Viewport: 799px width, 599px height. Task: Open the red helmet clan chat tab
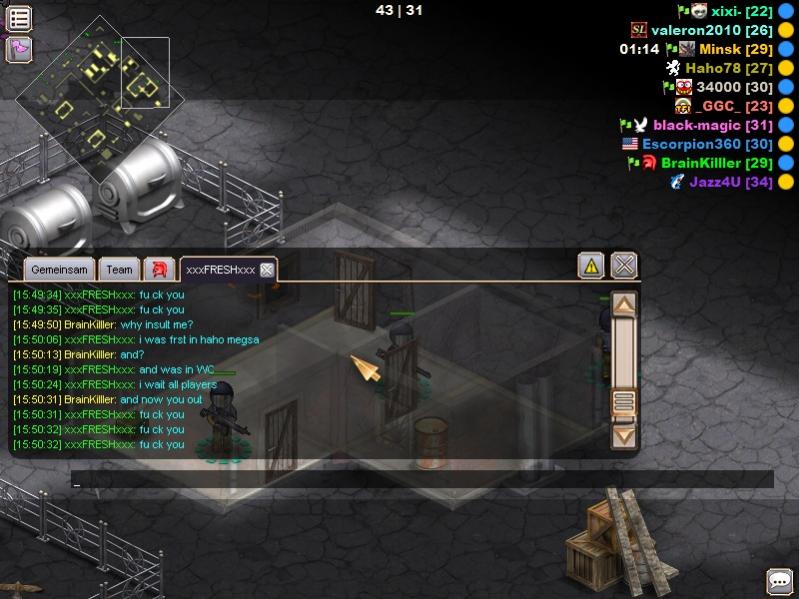click(x=159, y=269)
